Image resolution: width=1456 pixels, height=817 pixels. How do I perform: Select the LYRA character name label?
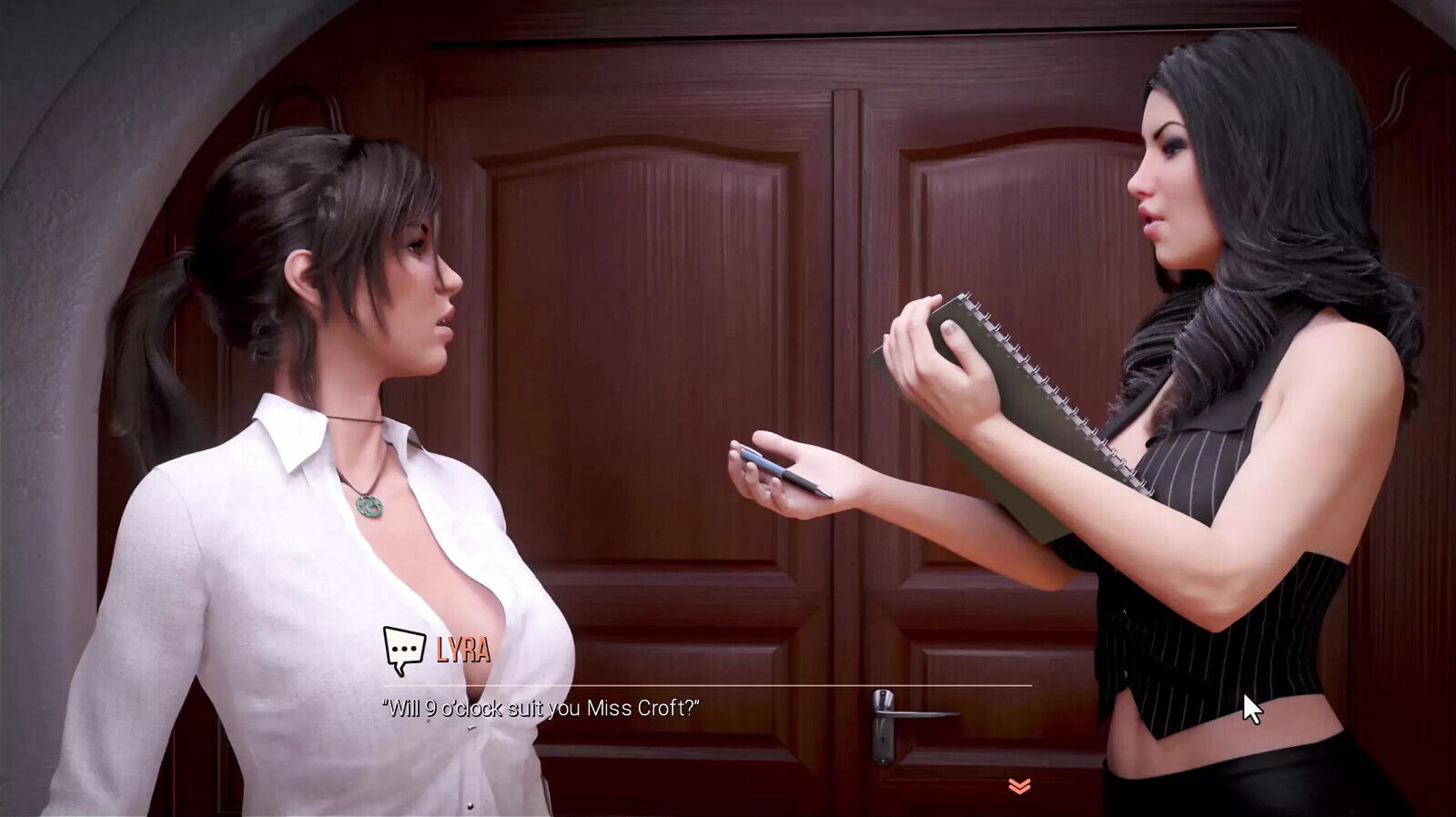pyautogui.click(x=462, y=650)
